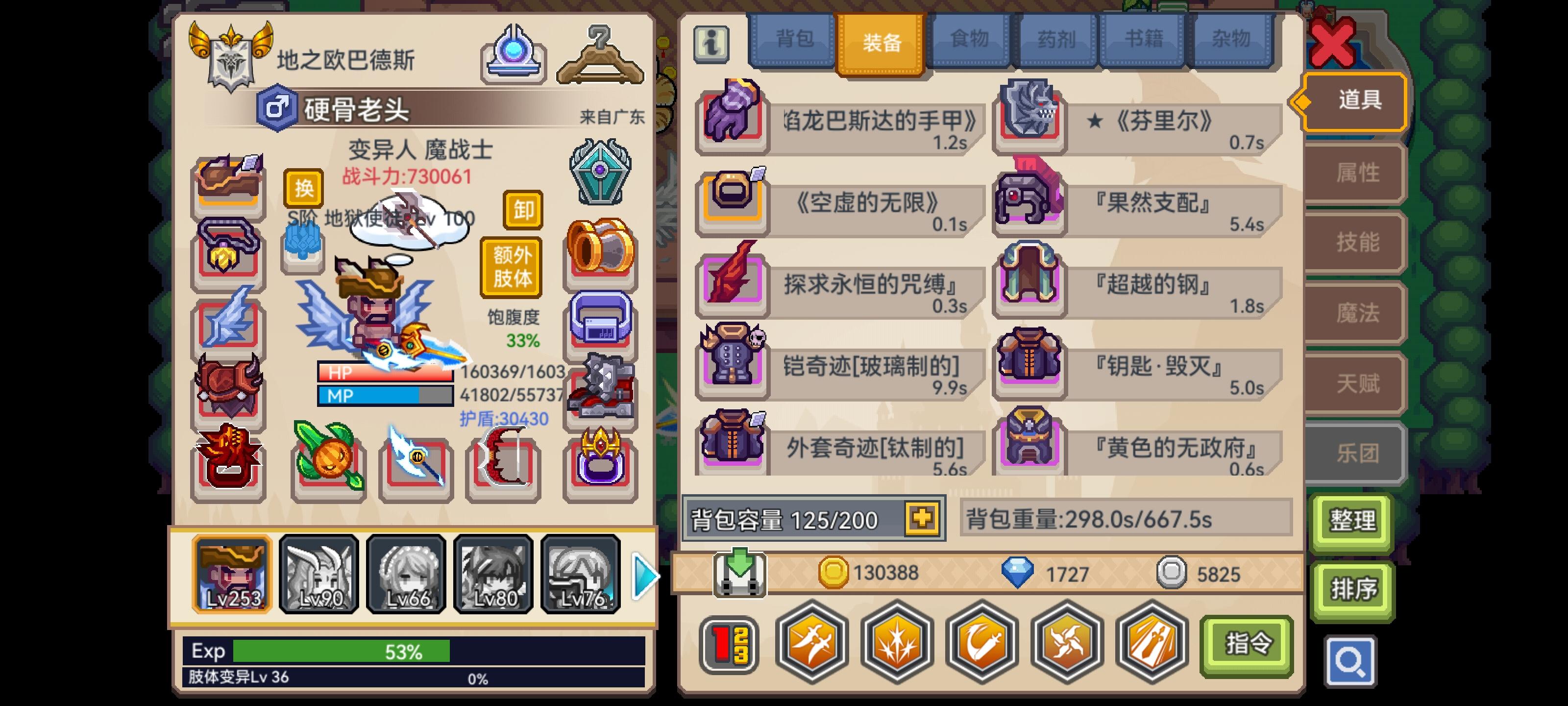This screenshot has width=1568, height=706.
Task: Click the 换 button to swap character
Action: click(x=303, y=189)
